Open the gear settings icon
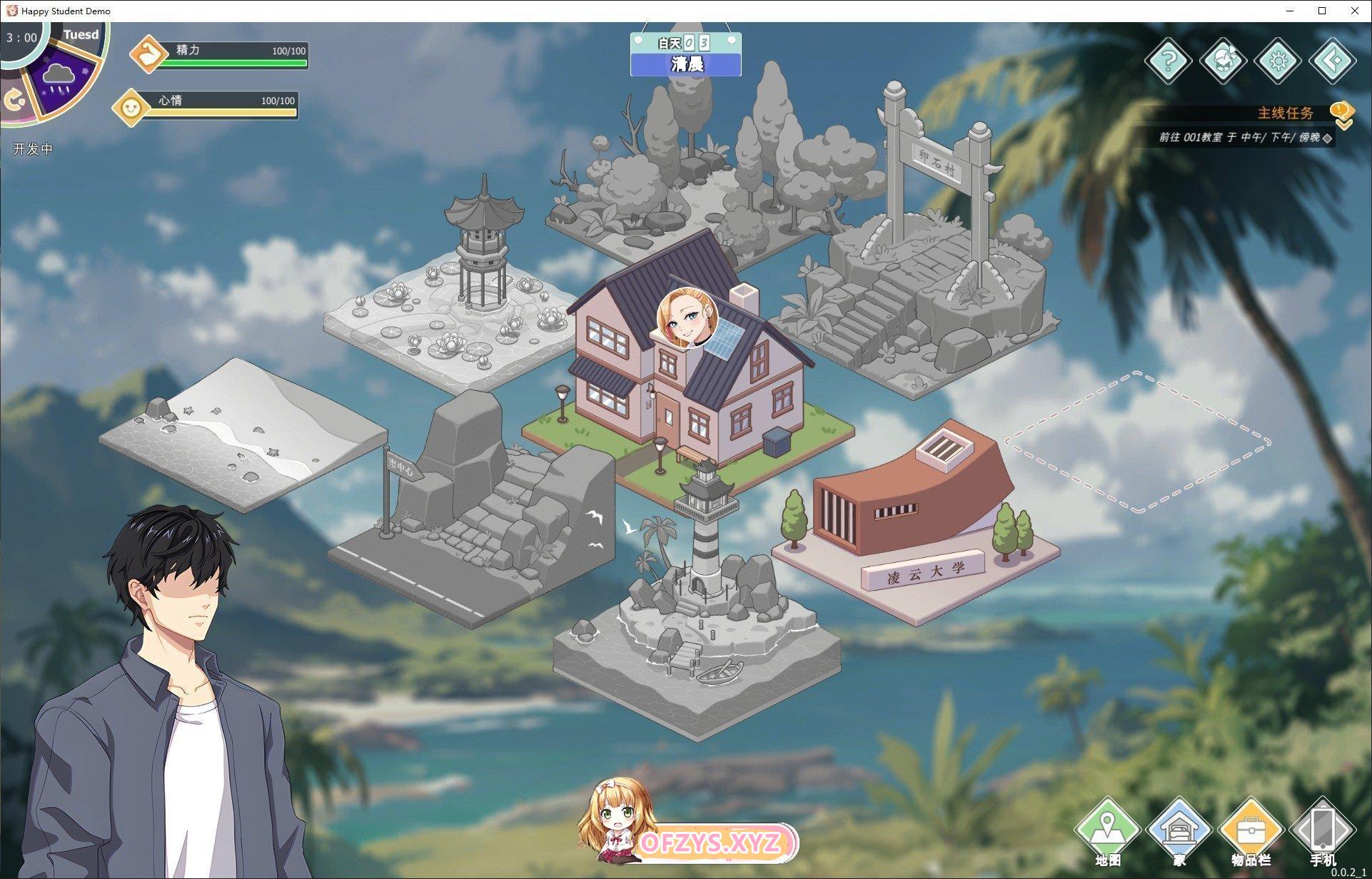This screenshot has width=1372, height=879. (x=1277, y=61)
